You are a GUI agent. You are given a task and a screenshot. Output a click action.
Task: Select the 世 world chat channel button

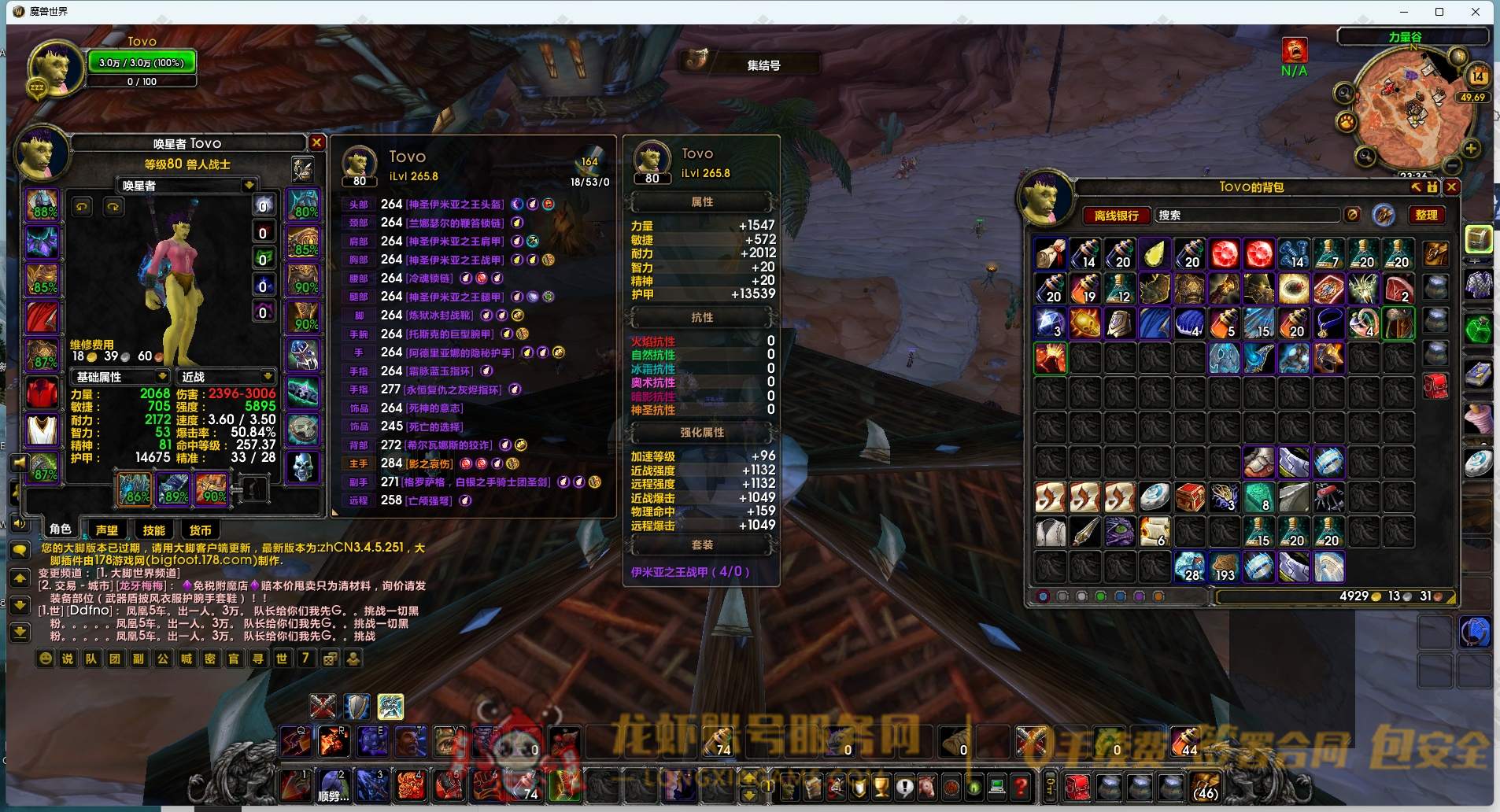282,659
